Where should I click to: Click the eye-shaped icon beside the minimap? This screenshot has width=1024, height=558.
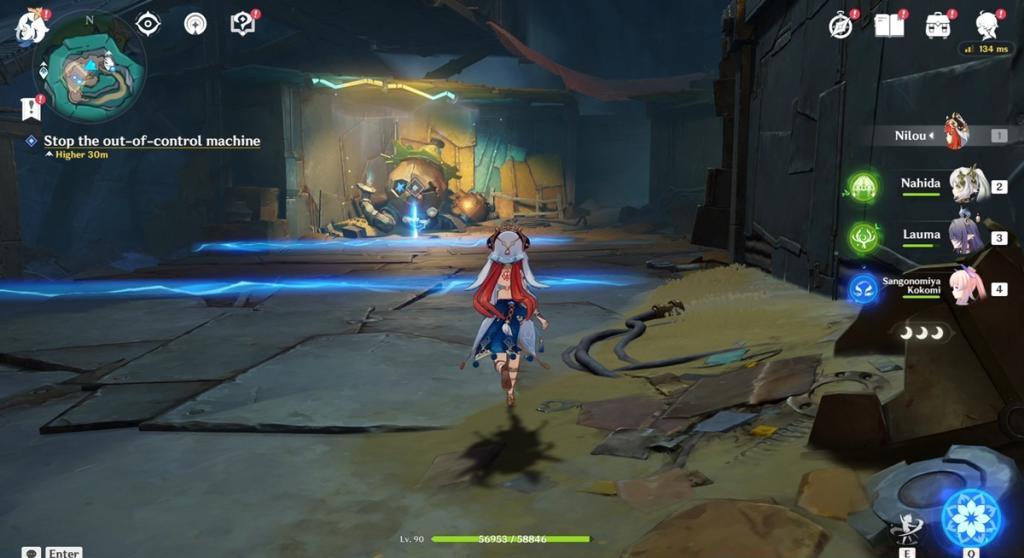pyautogui.click(x=148, y=24)
